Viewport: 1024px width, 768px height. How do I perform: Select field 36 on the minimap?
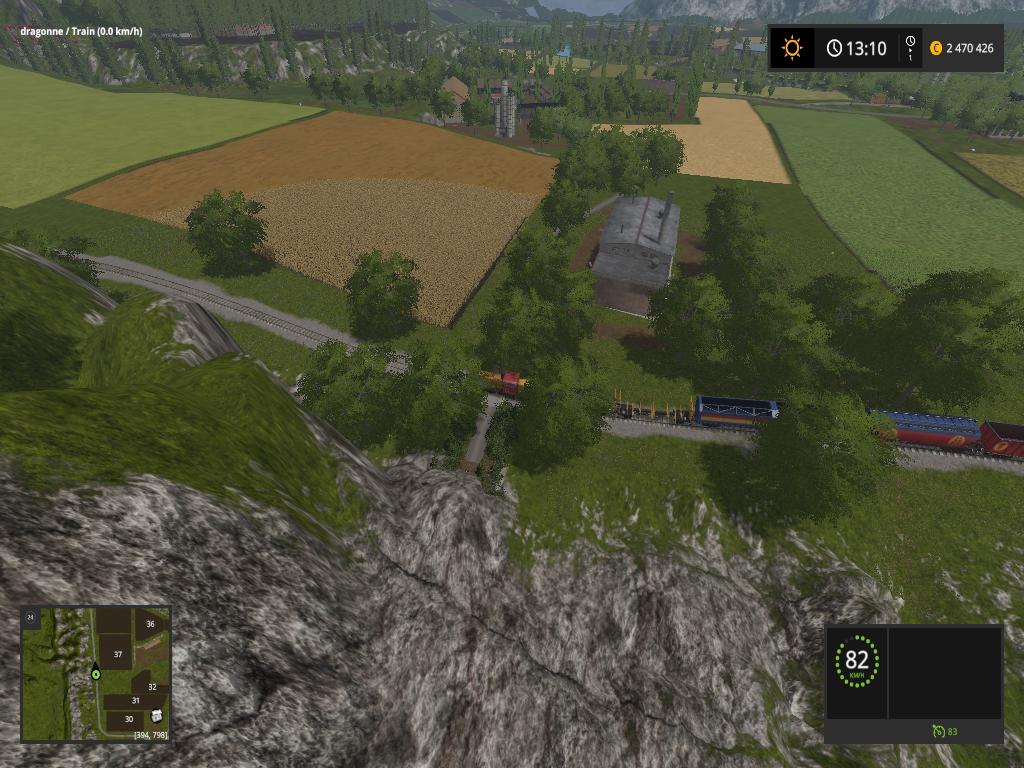click(x=150, y=624)
